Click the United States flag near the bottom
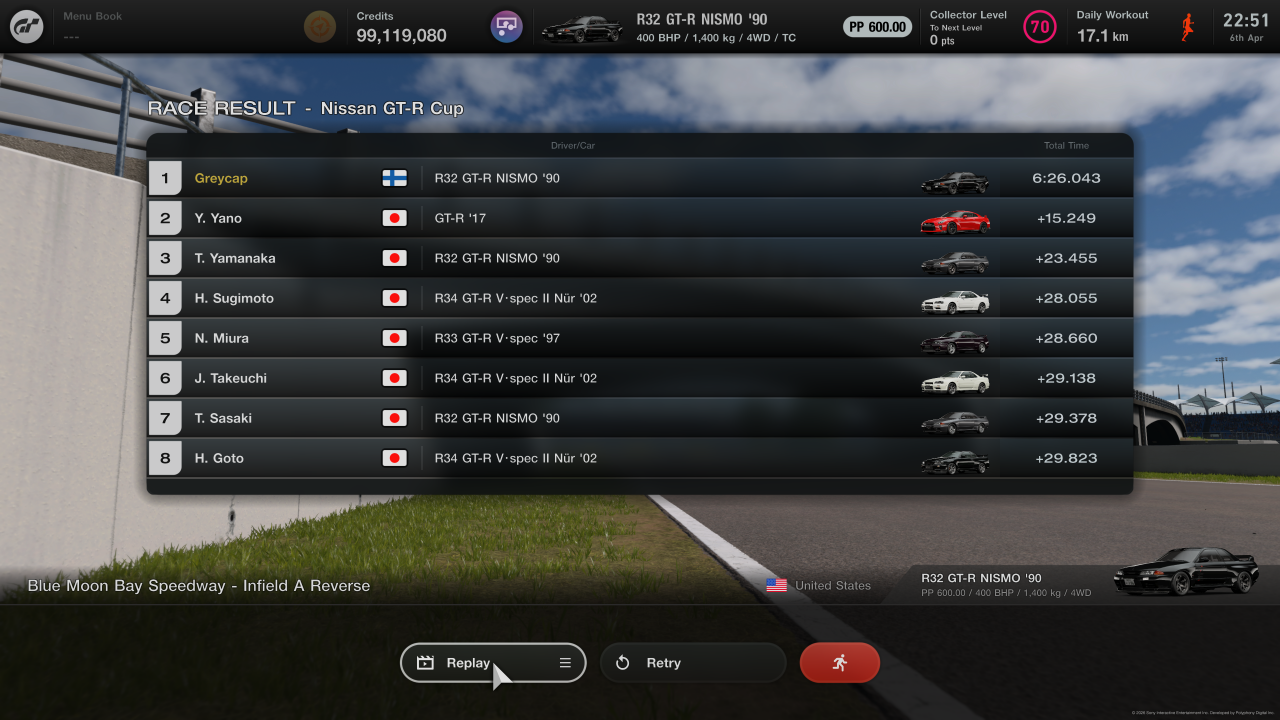 pos(776,585)
